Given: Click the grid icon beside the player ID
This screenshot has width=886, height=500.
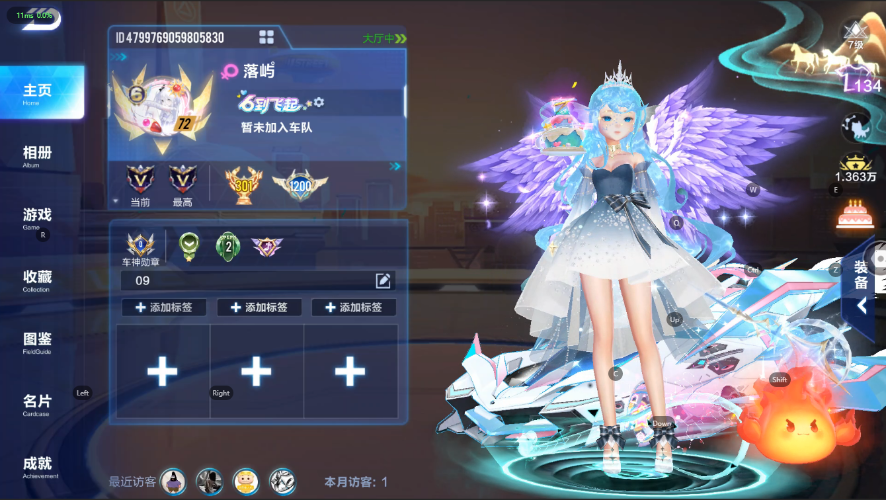Looking at the screenshot, I should (266, 38).
